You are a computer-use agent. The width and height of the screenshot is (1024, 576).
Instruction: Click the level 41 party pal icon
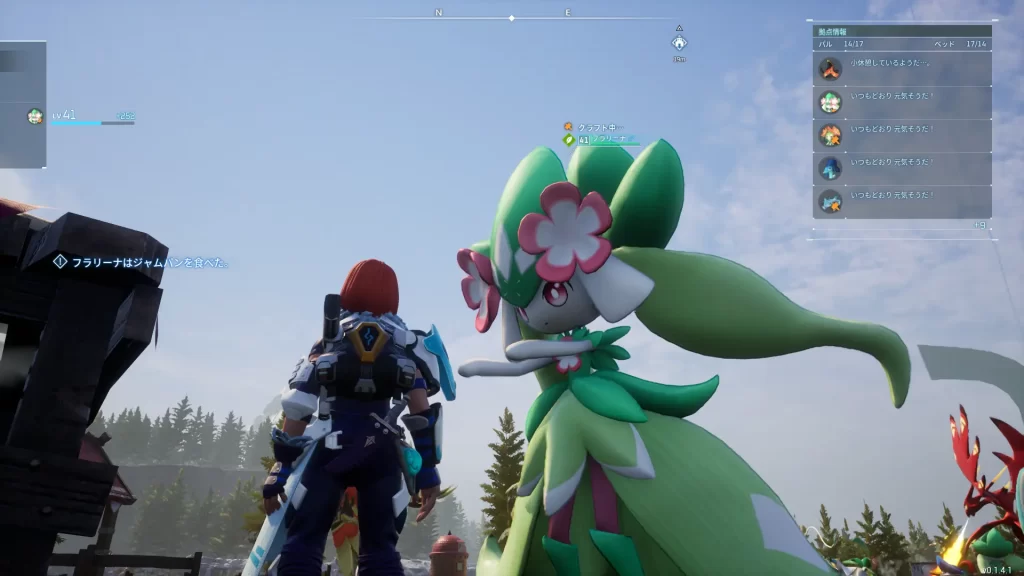pyautogui.click(x=36, y=116)
